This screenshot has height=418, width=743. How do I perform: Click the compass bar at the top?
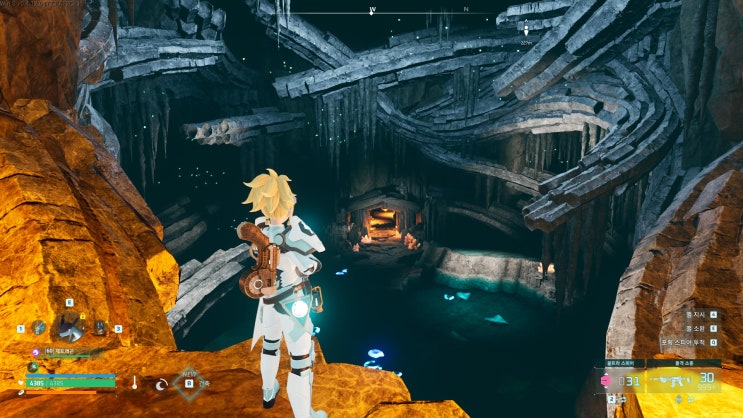click(420, 12)
